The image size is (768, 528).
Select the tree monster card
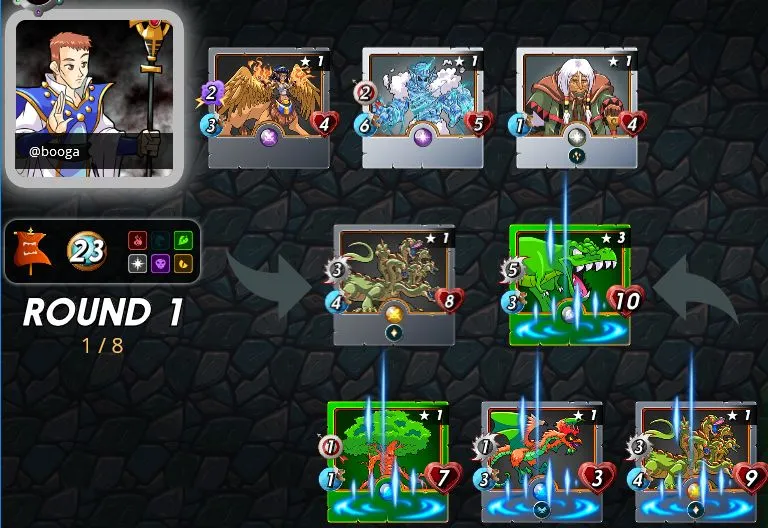[387, 458]
